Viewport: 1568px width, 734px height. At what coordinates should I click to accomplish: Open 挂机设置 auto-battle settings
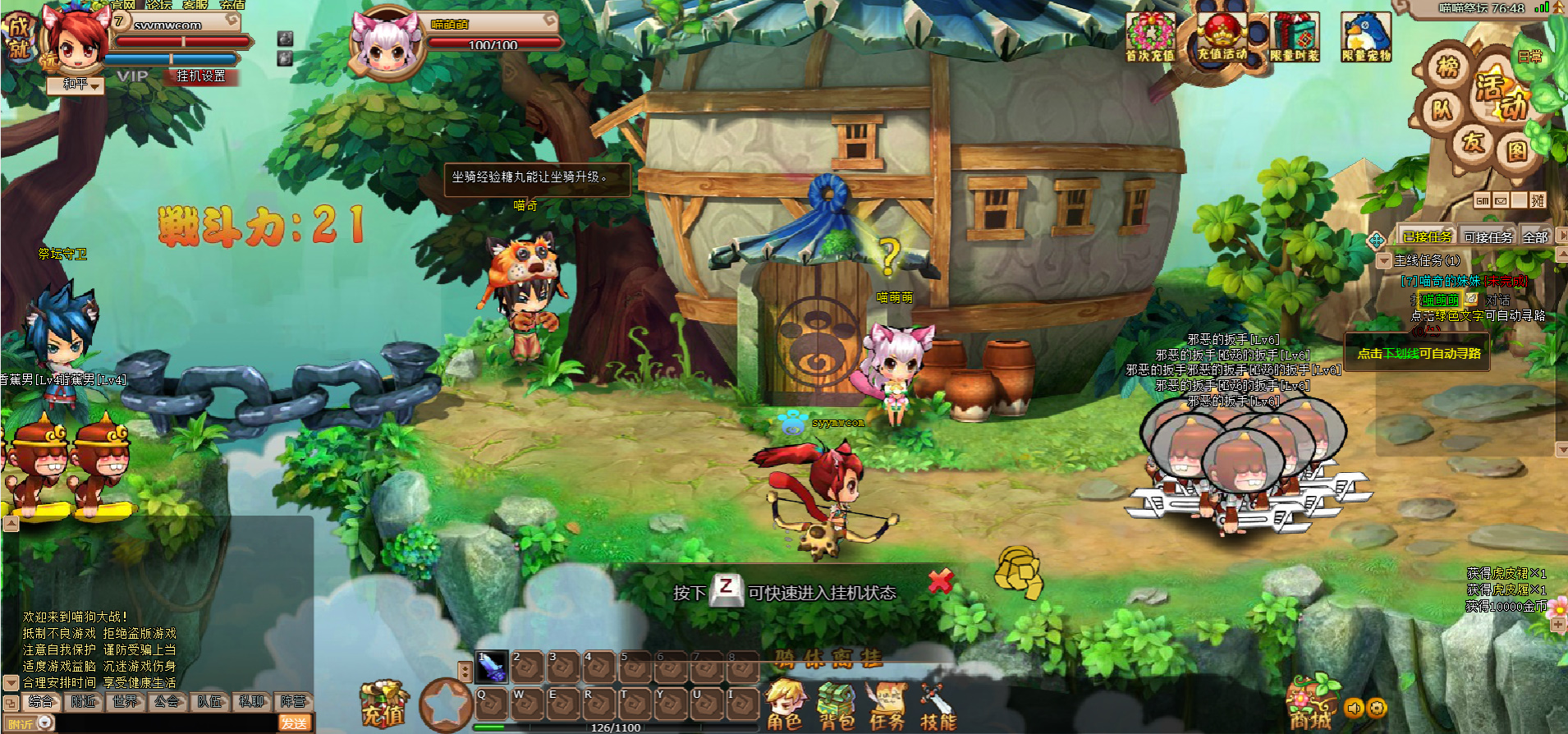click(201, 76)
